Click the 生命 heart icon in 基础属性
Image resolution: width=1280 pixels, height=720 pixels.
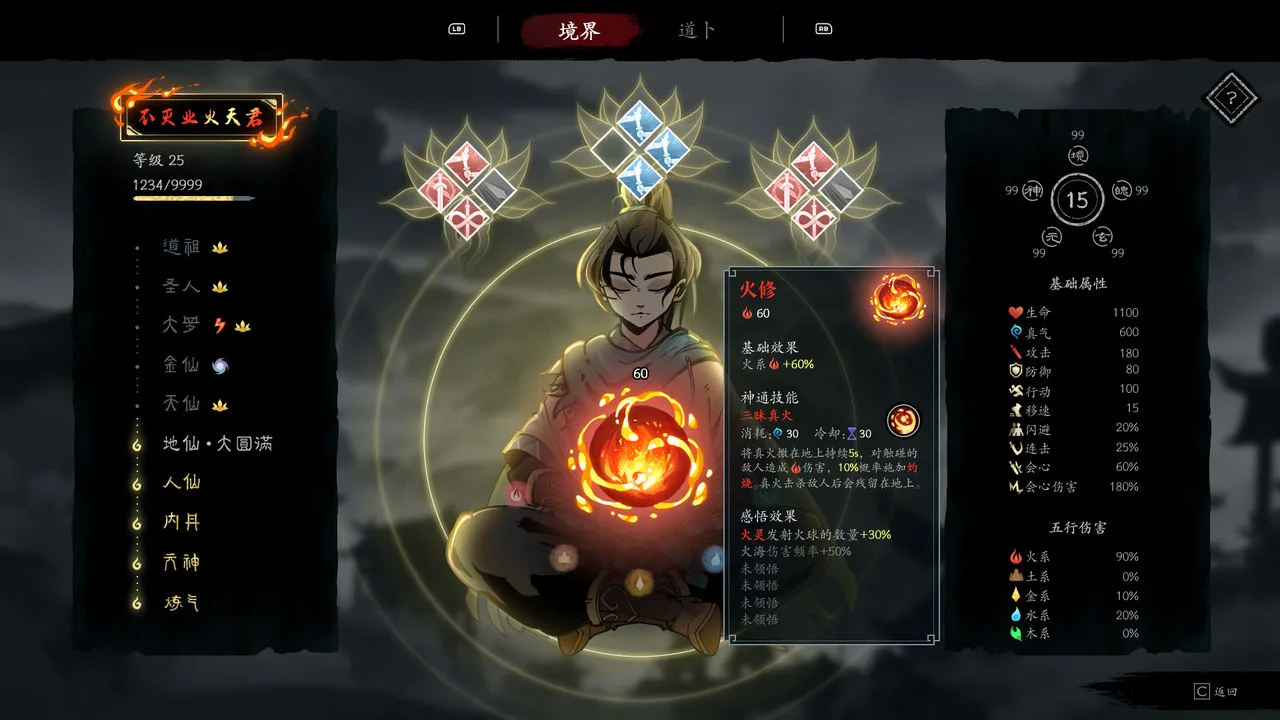pyautogui.click(x=1015, y=312)
